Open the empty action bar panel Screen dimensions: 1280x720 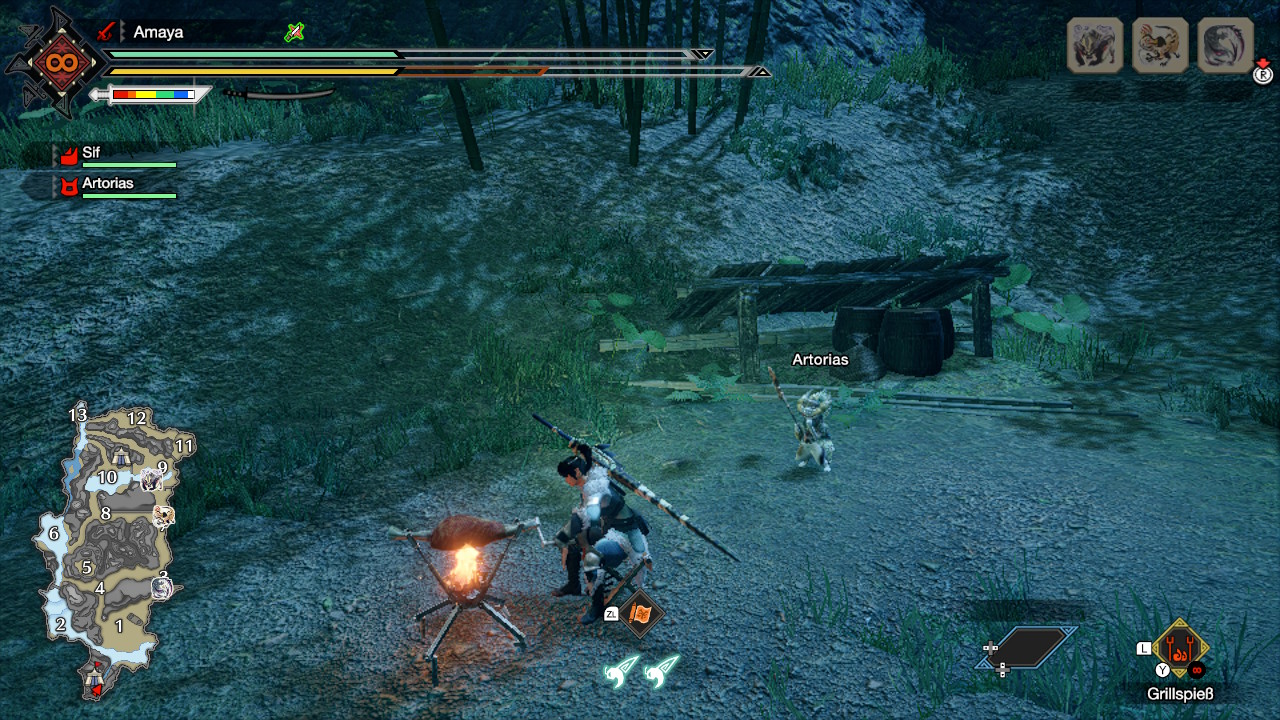point(1028,648)
